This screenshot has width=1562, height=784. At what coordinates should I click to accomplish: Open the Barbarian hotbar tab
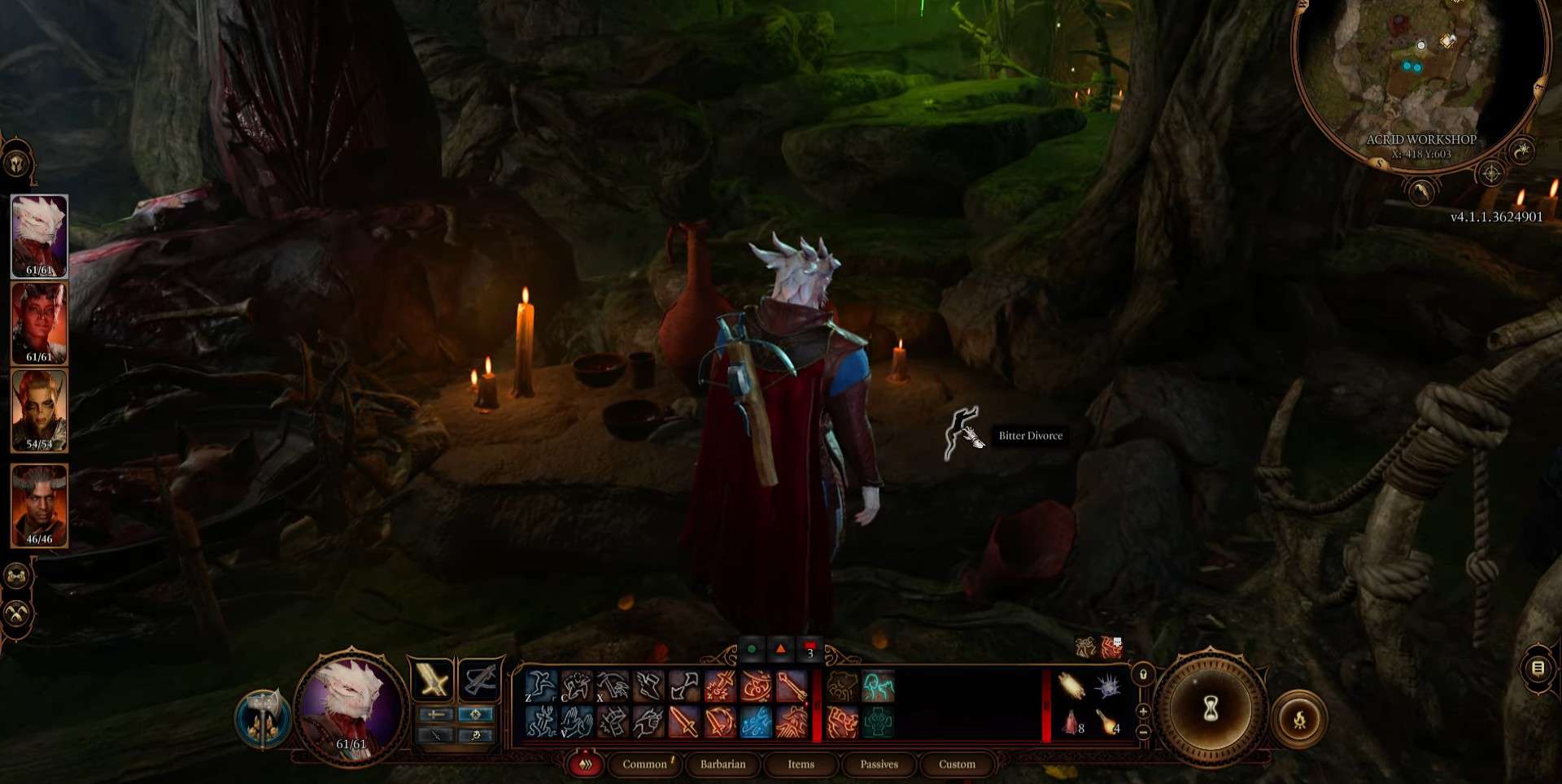722,764
